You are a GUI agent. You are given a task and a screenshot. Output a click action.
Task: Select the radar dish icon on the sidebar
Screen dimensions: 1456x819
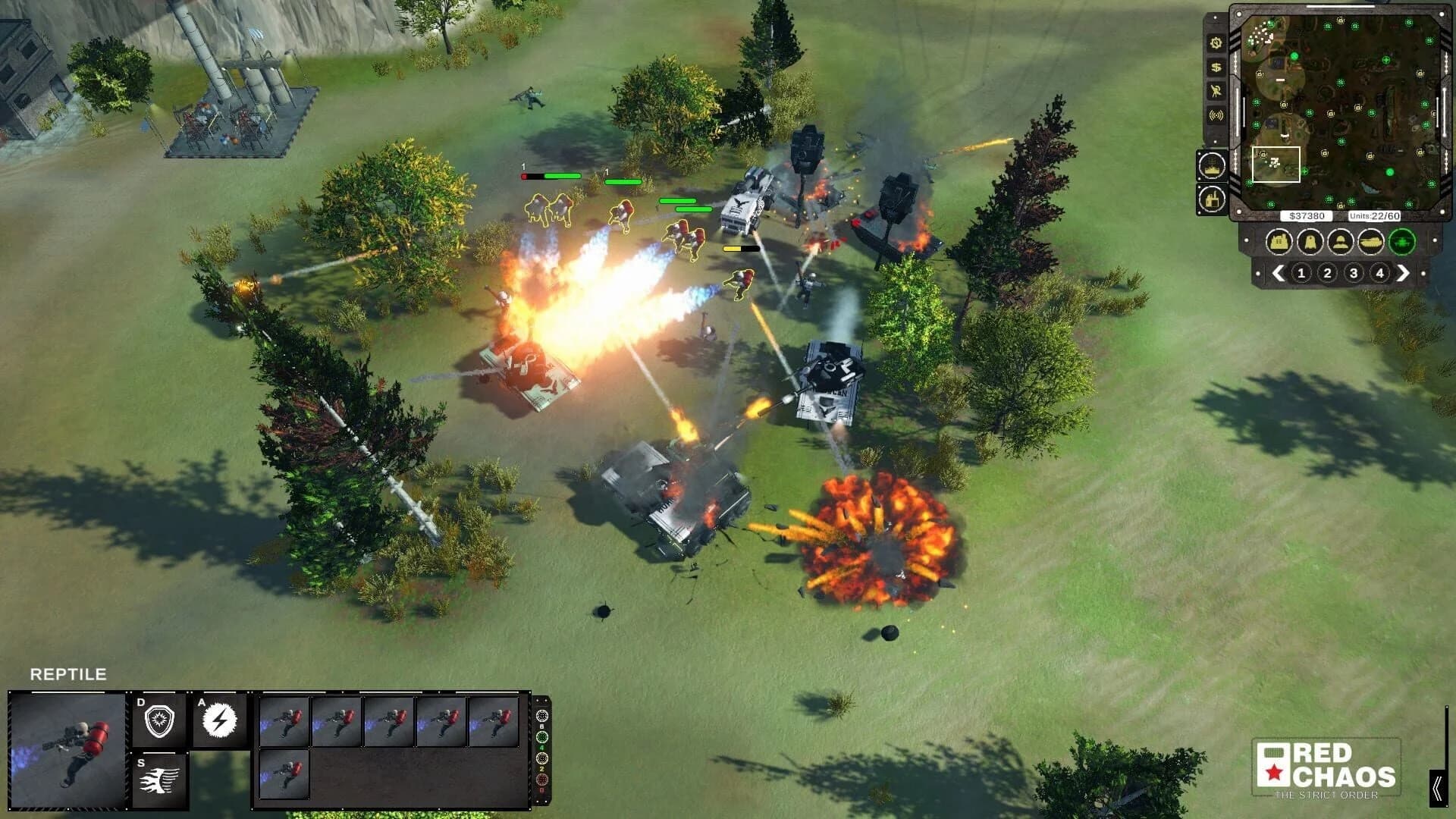pos(1216,92)
